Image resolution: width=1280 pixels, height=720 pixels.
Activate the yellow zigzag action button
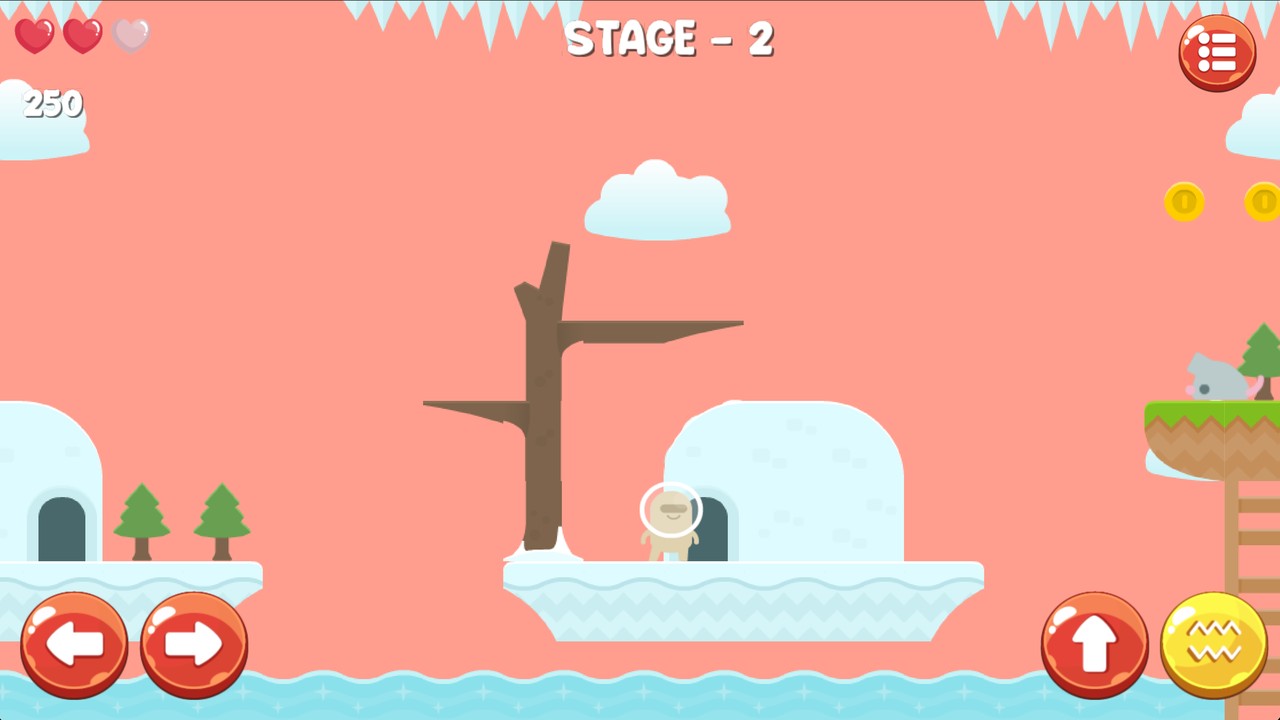1214,645
